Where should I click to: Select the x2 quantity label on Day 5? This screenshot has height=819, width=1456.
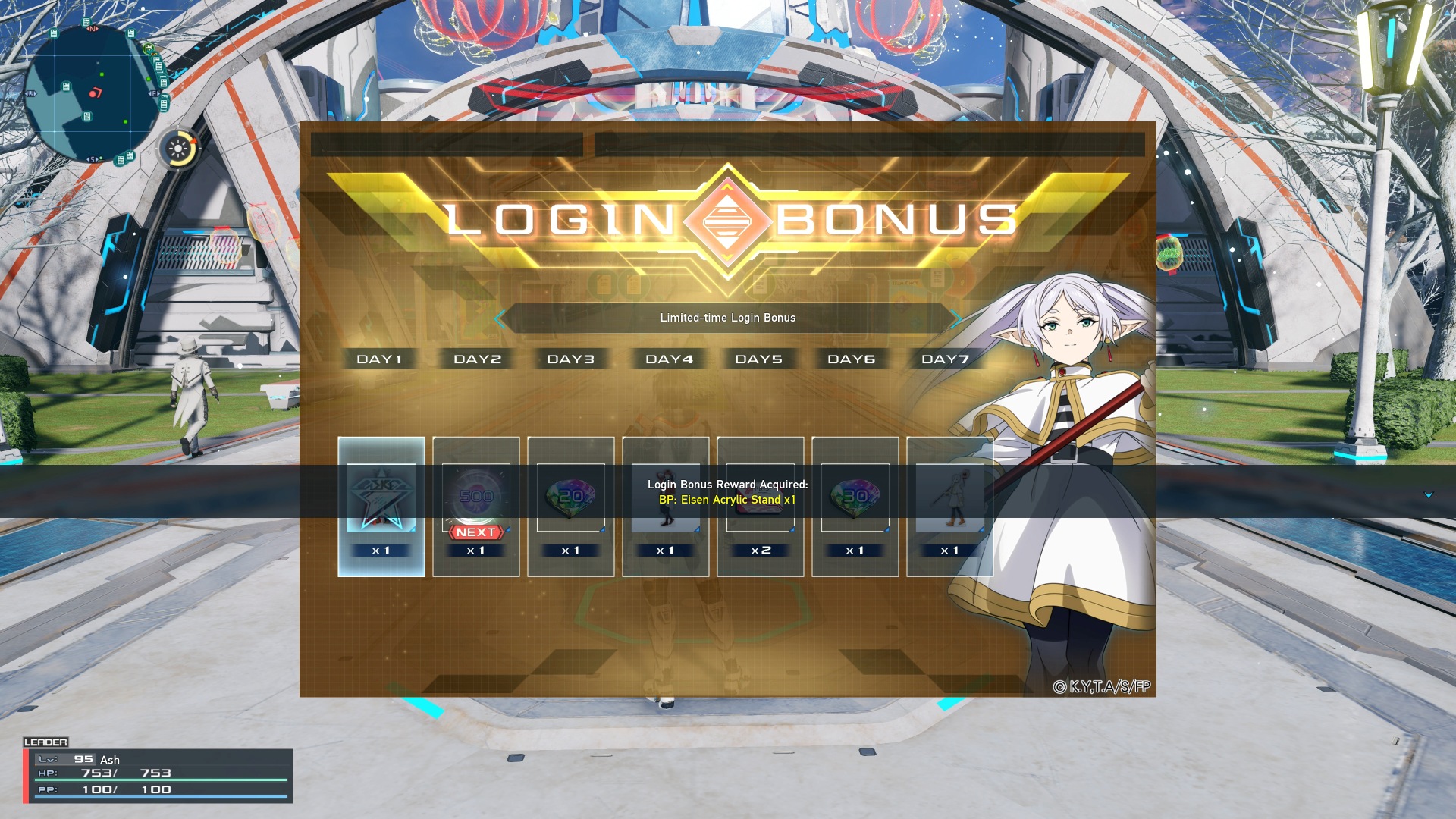[x=760, y=550]
